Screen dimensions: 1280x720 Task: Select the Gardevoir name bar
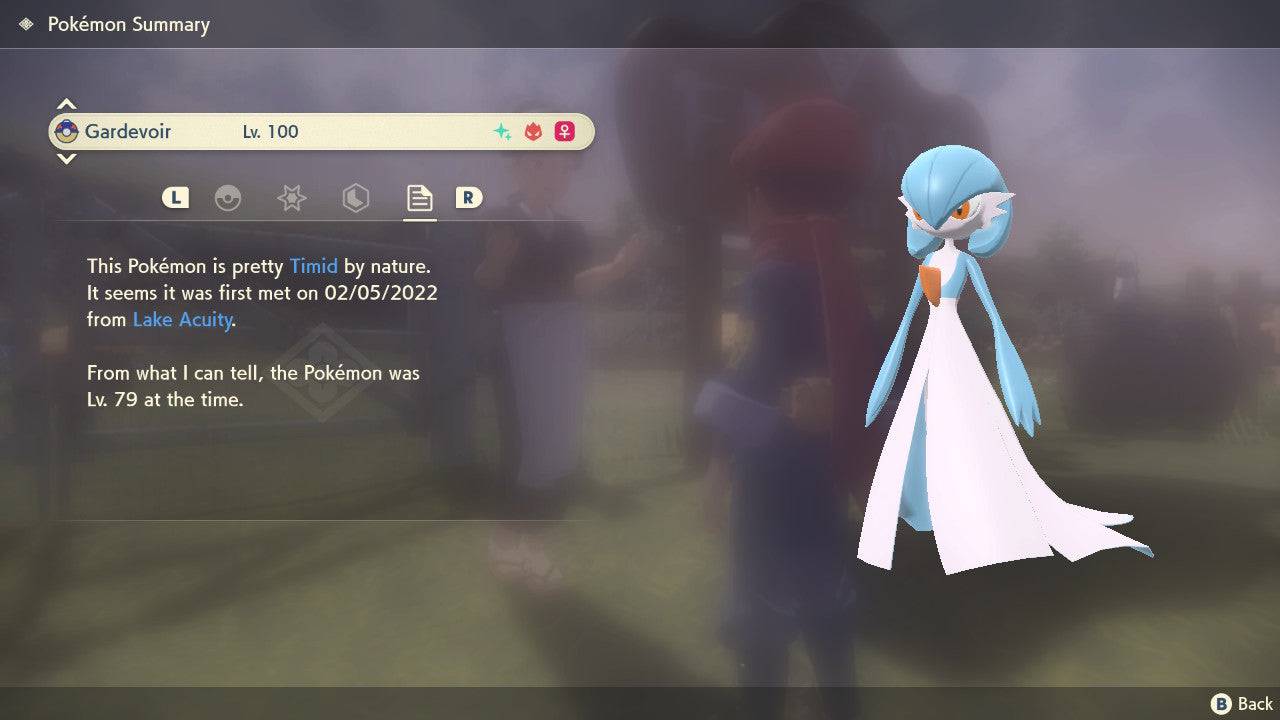(320, 131)
